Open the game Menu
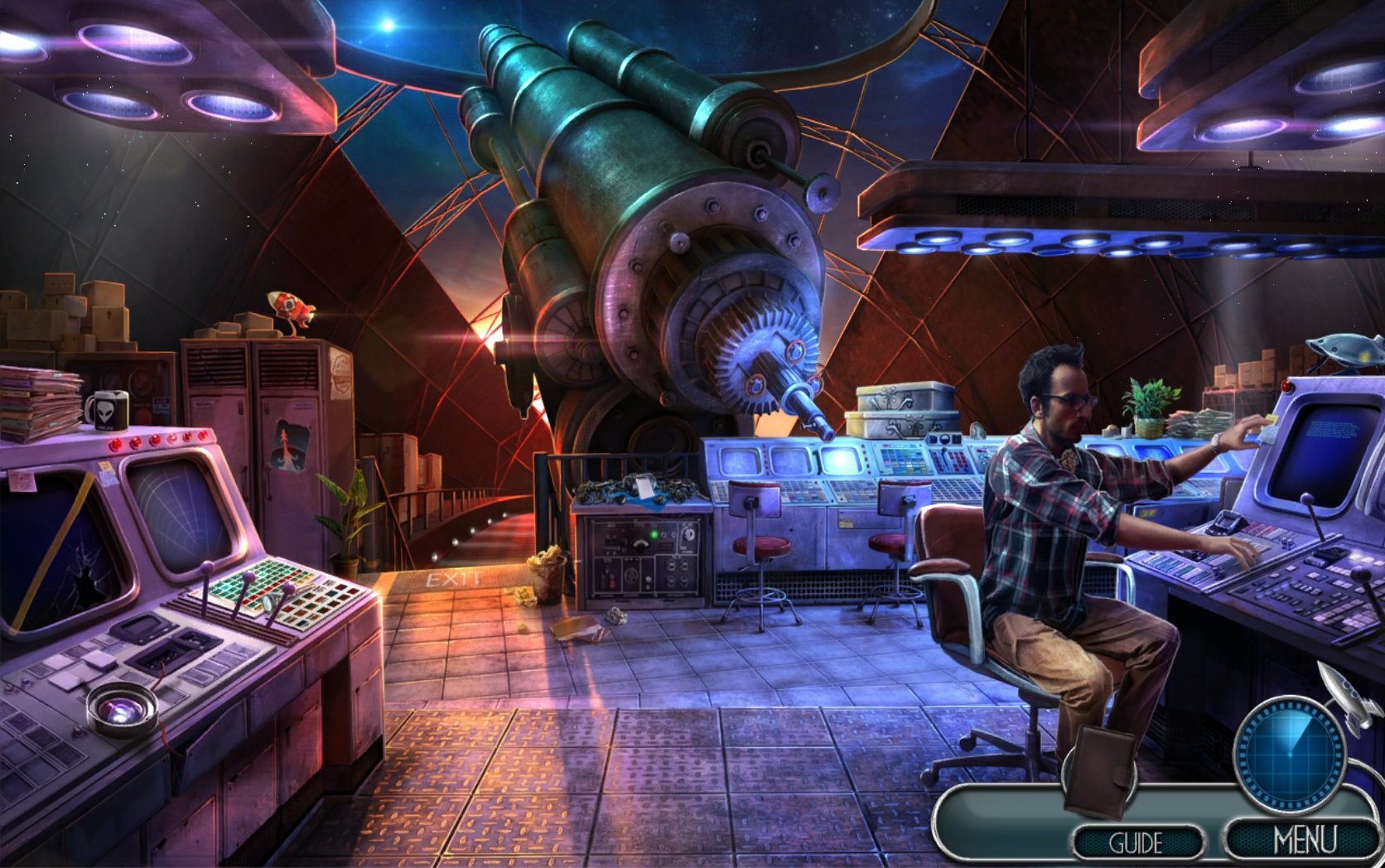 [1305, 839]
